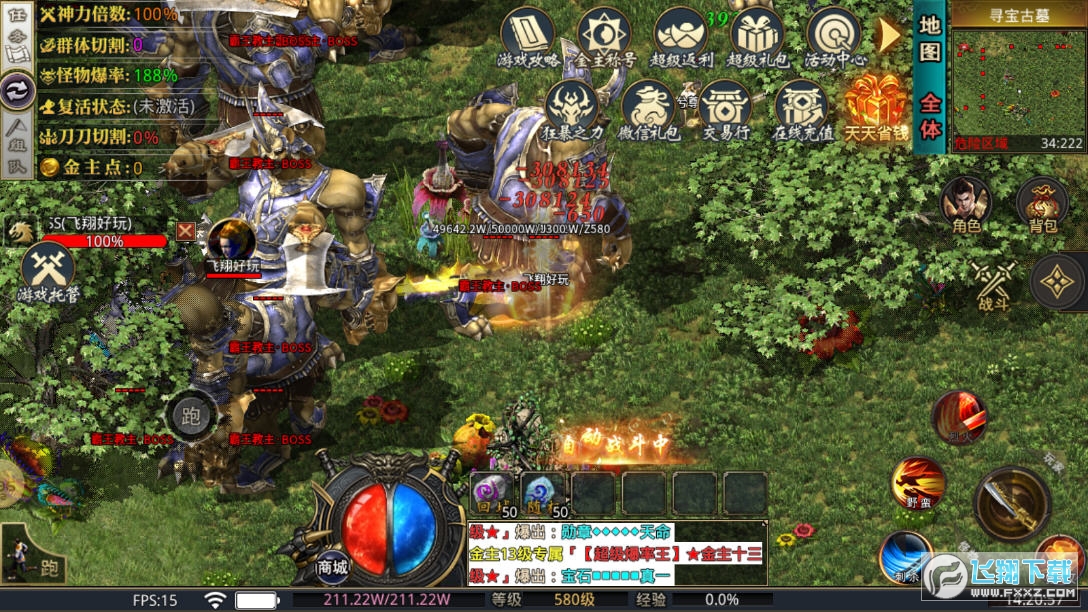Open the 超级礼包 gift pack
This screenshot has height=612, width=1088.
(x=756, y=38)
